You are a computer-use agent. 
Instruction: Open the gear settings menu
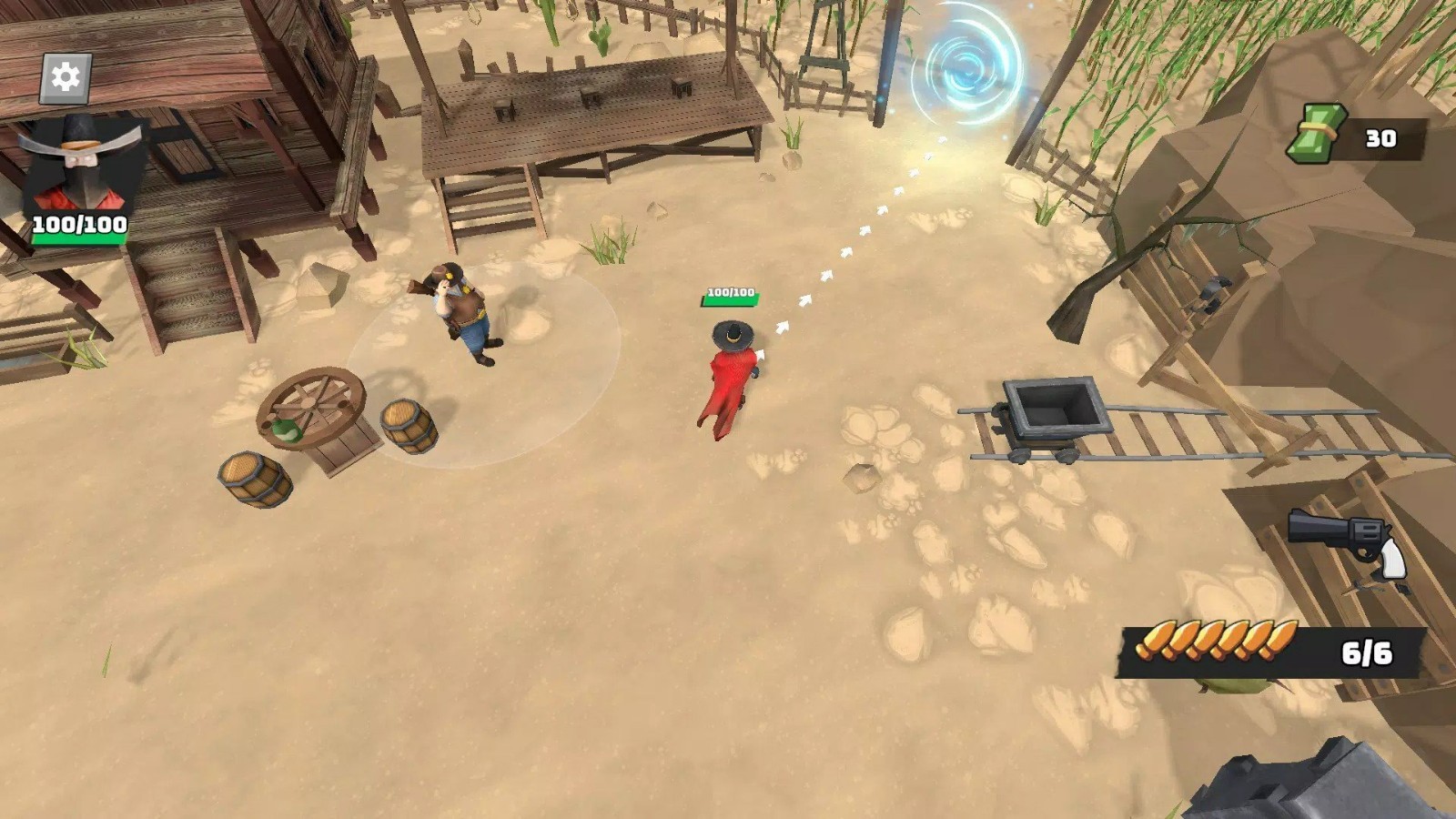coord(66,77)
